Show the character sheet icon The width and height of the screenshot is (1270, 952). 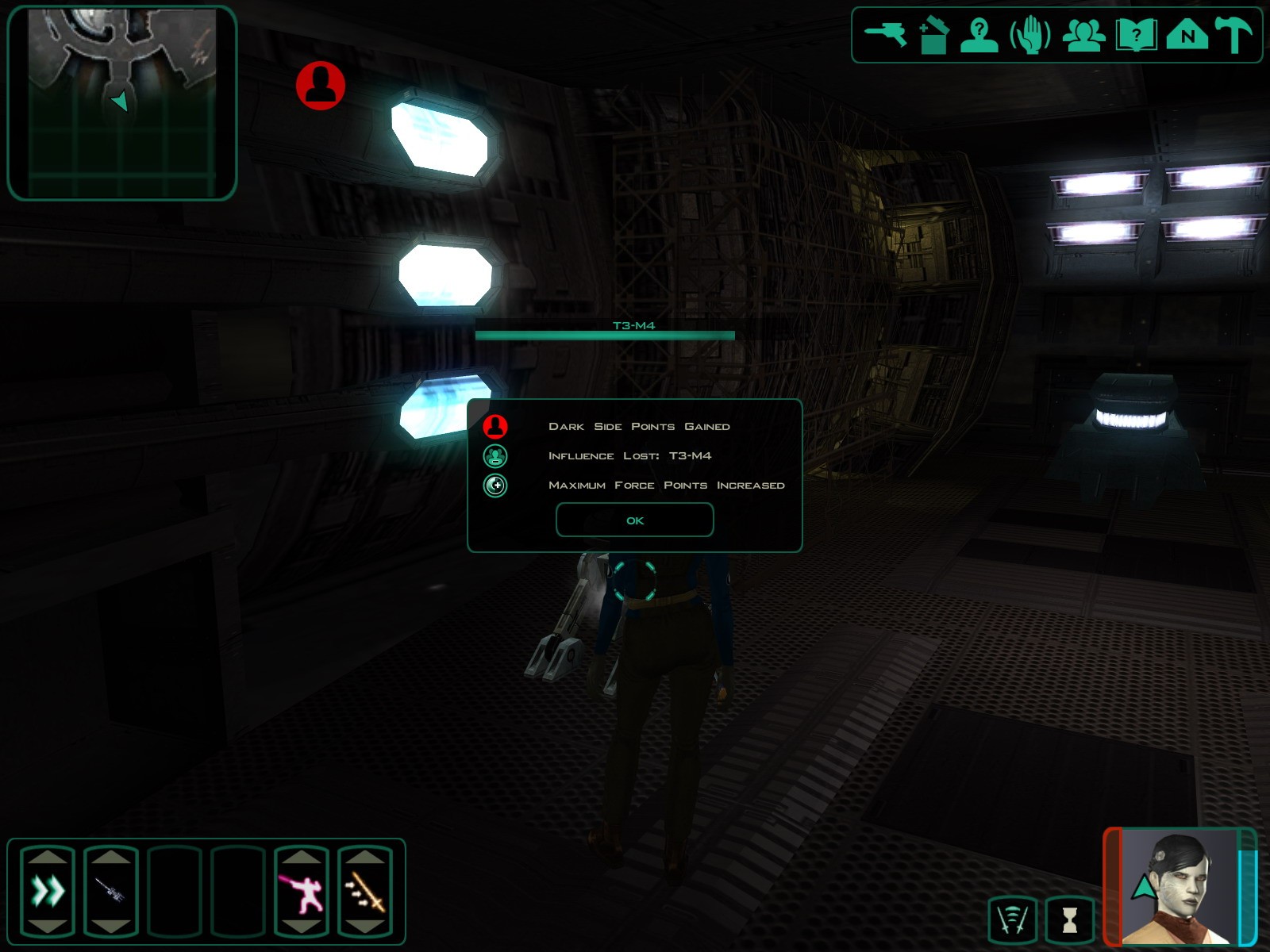tap(979, 36)
